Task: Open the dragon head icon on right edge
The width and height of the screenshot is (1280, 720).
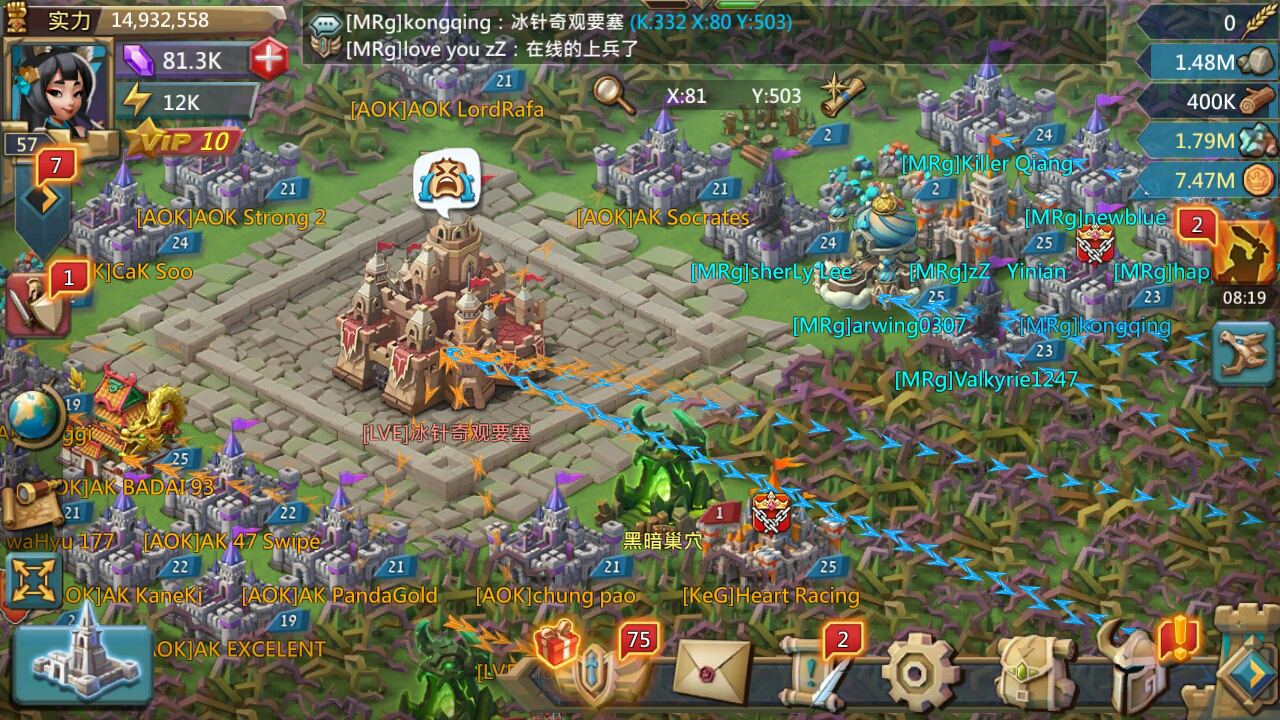Action: coord(1243,353)
